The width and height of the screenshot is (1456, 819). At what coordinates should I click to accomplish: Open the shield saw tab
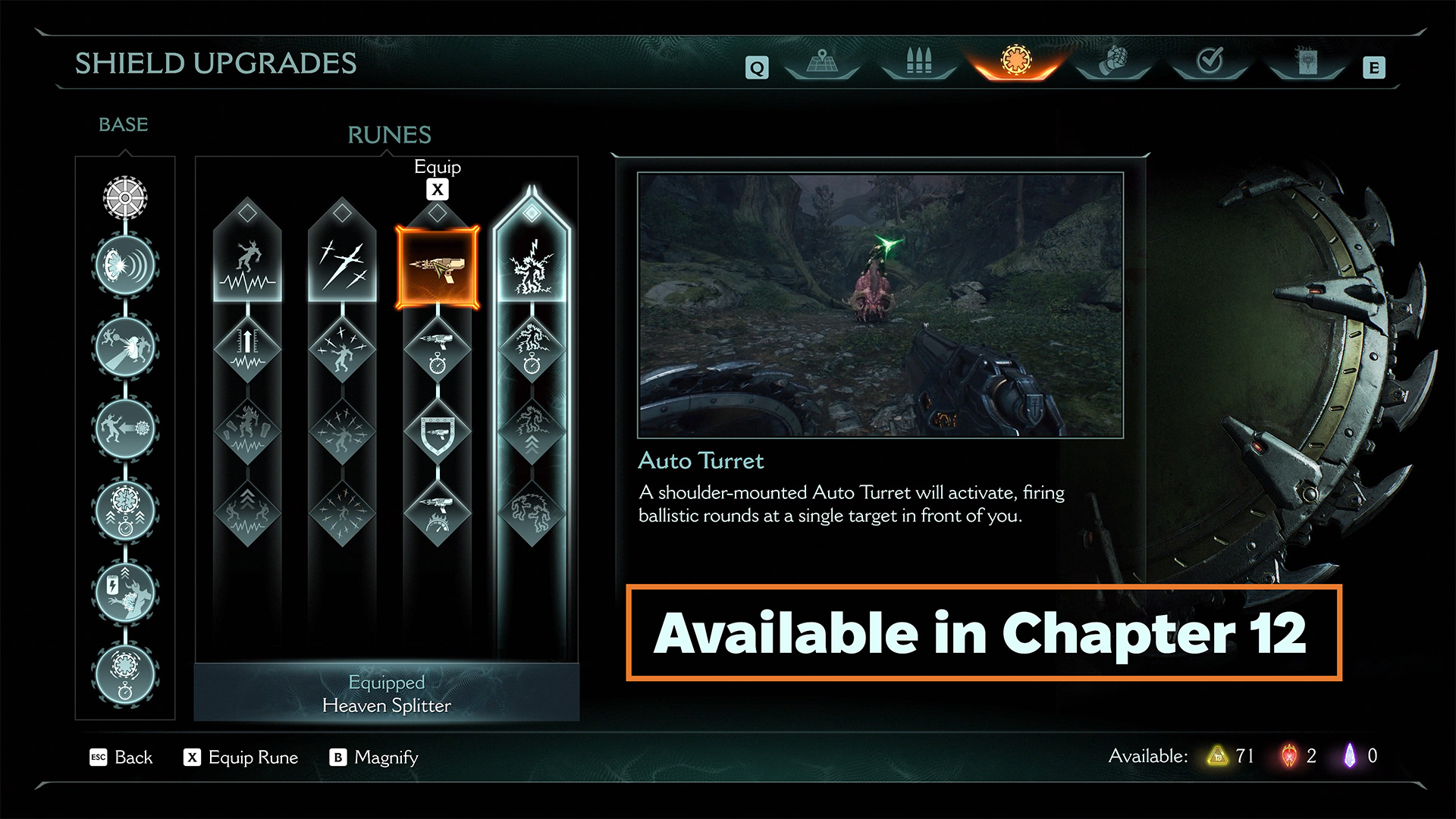coord(1016,61)
